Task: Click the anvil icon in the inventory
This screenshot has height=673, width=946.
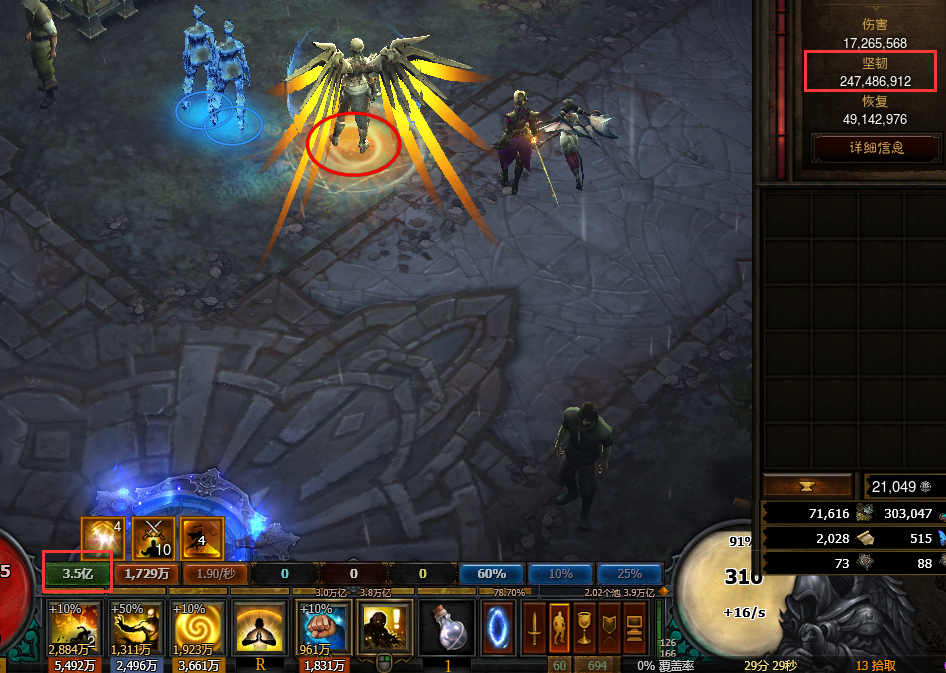Action: tap(809, 487)
